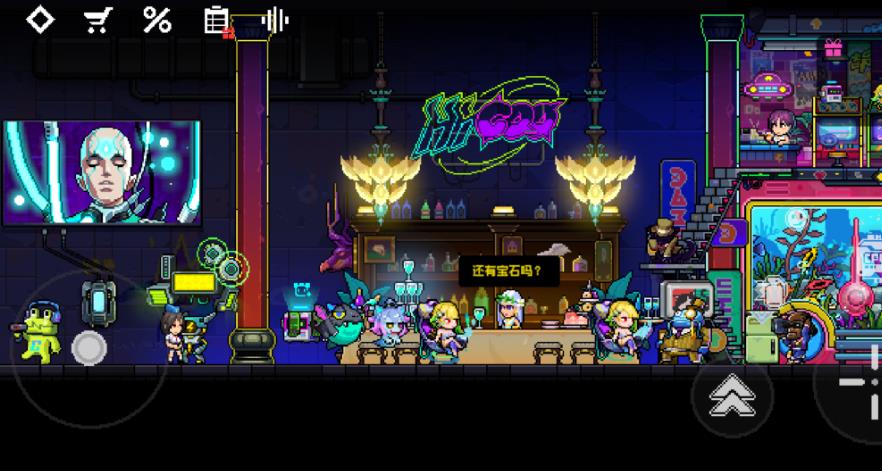Image resolution: width=882 pixels, height=471 pixels.
Task: Open the clipboard task list
Action: point(216,20)
